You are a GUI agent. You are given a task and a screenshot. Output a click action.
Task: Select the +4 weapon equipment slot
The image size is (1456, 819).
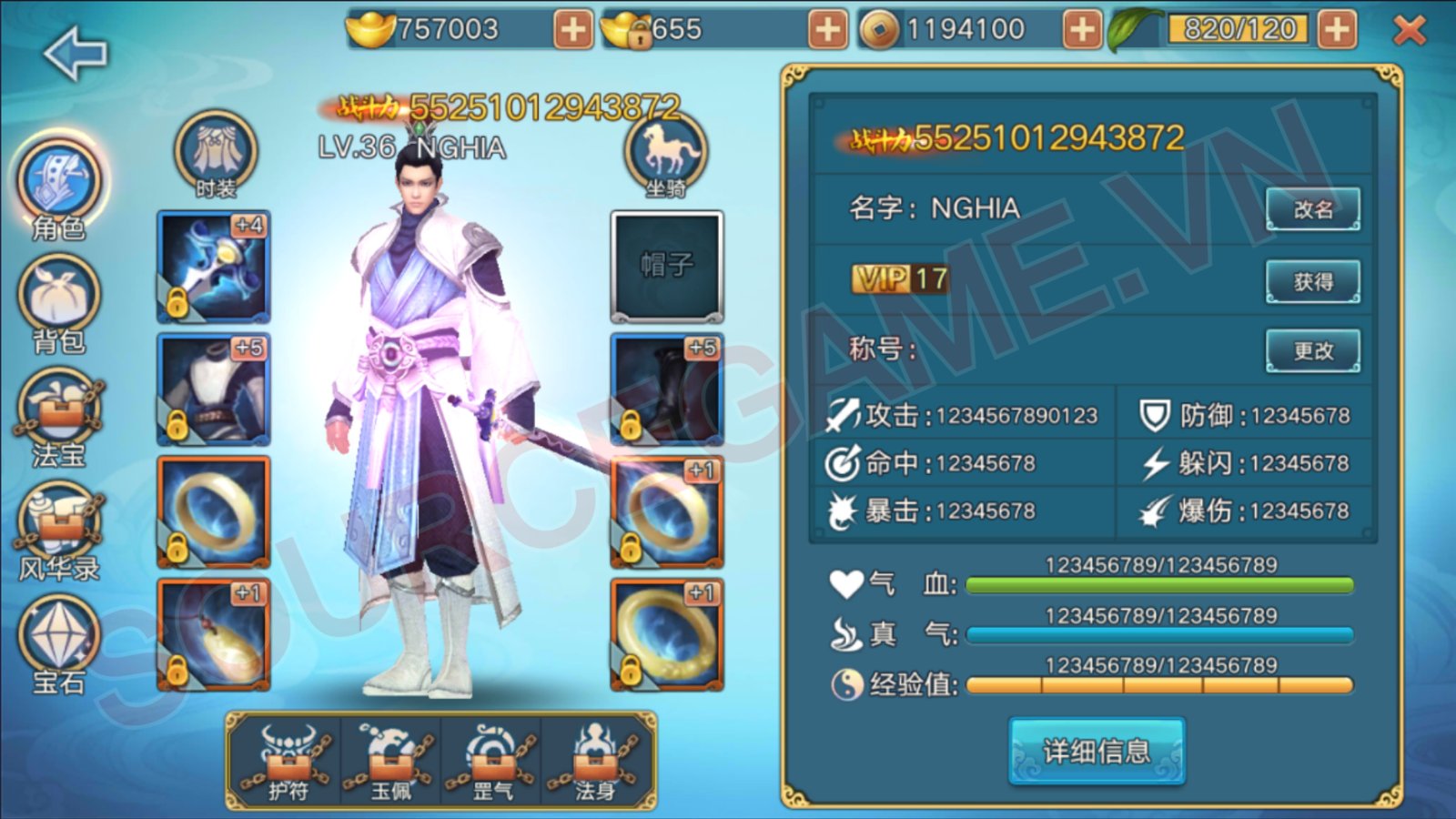point(214,267)
